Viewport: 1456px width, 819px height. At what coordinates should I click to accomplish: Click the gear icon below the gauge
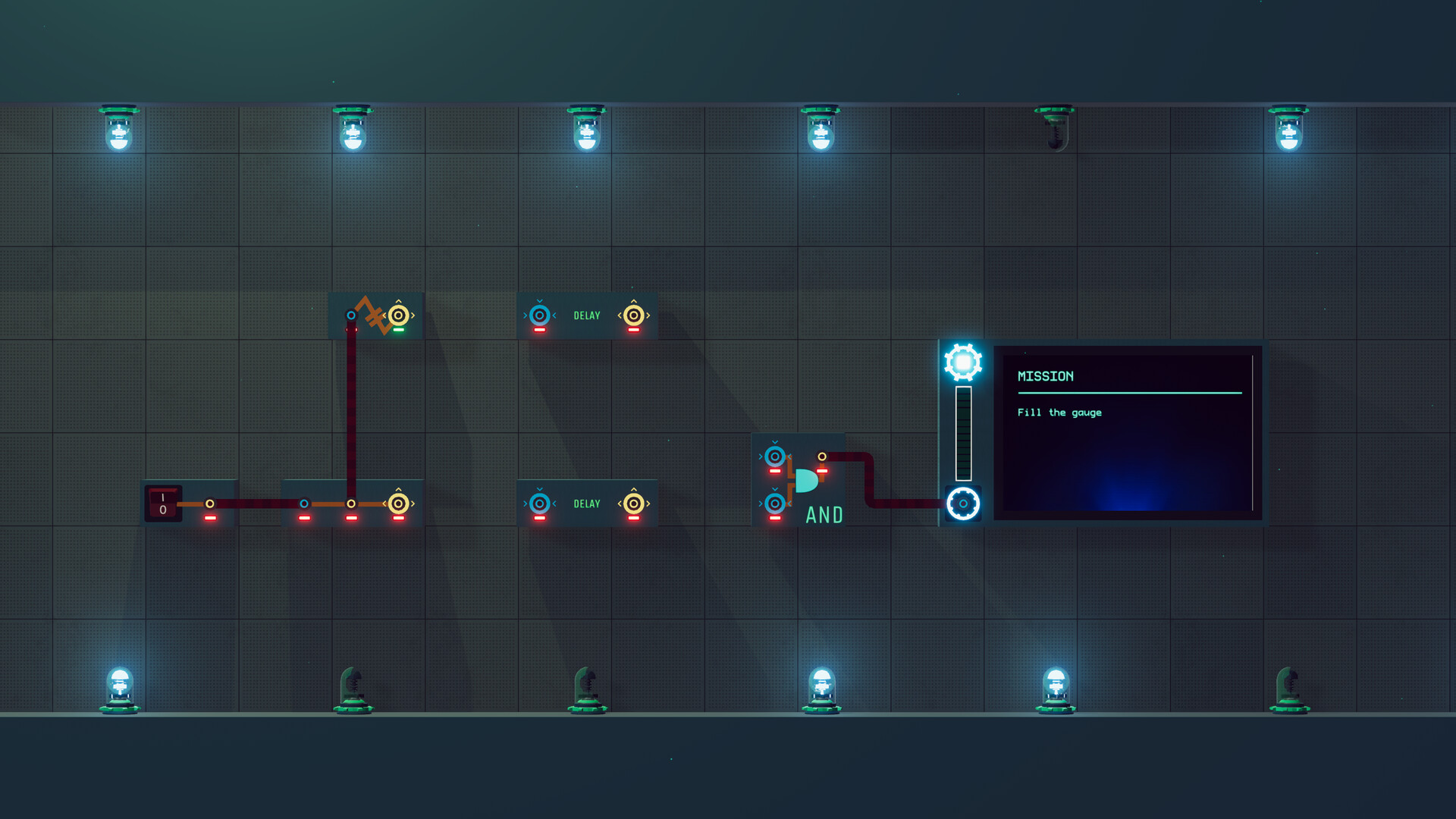(963, 502)
